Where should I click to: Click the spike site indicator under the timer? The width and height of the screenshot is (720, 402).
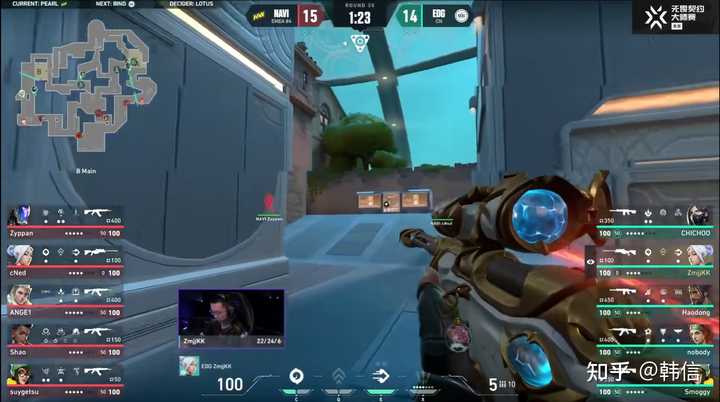[x=359, y=40]
